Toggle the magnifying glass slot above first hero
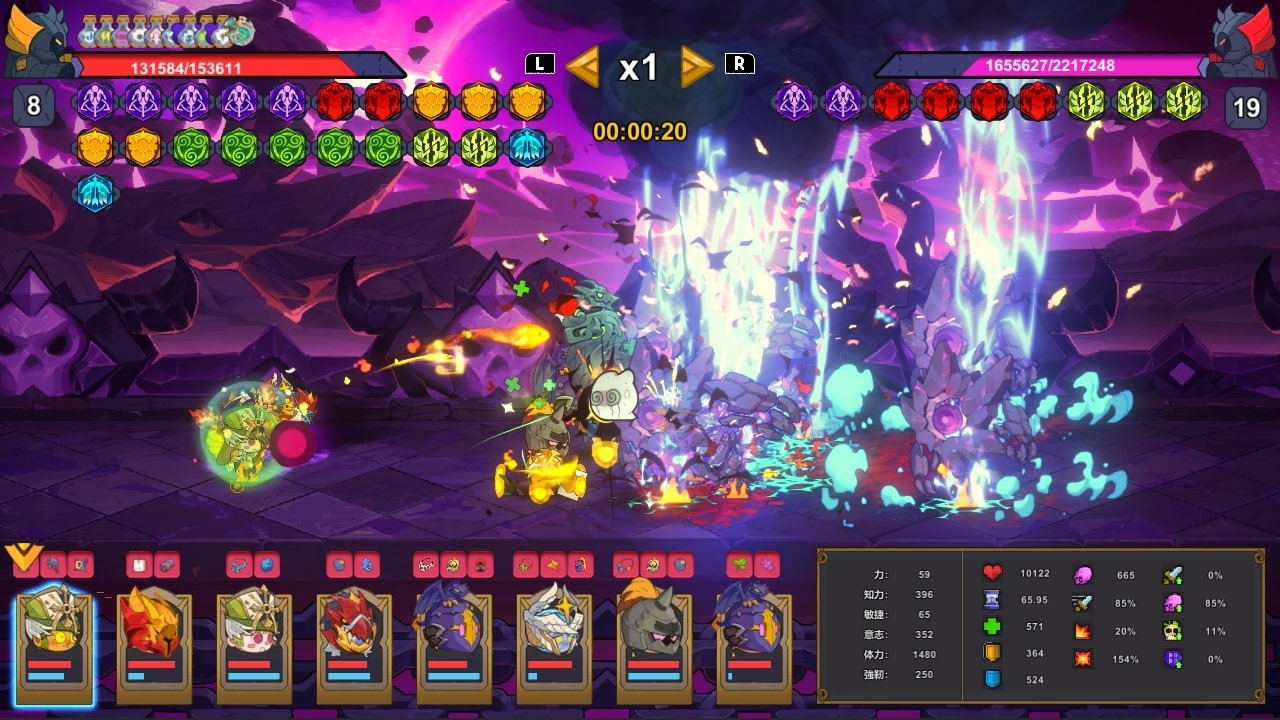 (x=53, y=563)
